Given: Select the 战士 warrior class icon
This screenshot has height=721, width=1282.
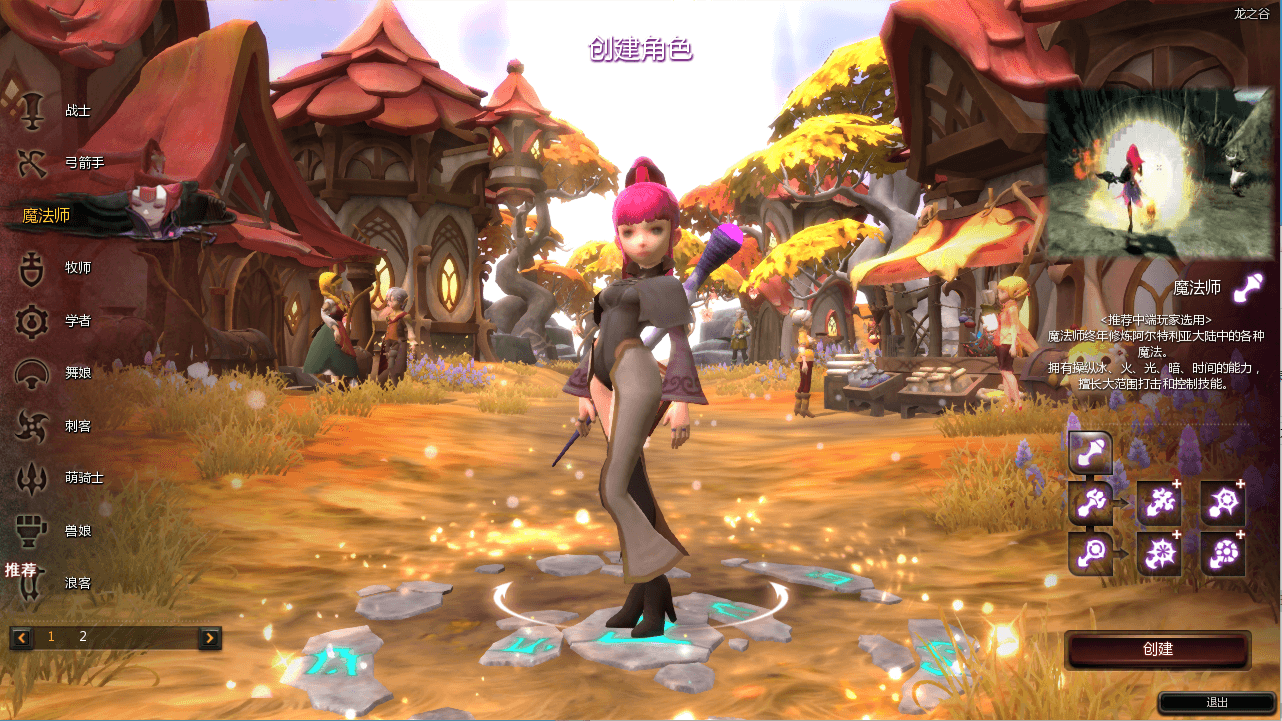Looking at the screenshot, I should click(x=30, y=110).
